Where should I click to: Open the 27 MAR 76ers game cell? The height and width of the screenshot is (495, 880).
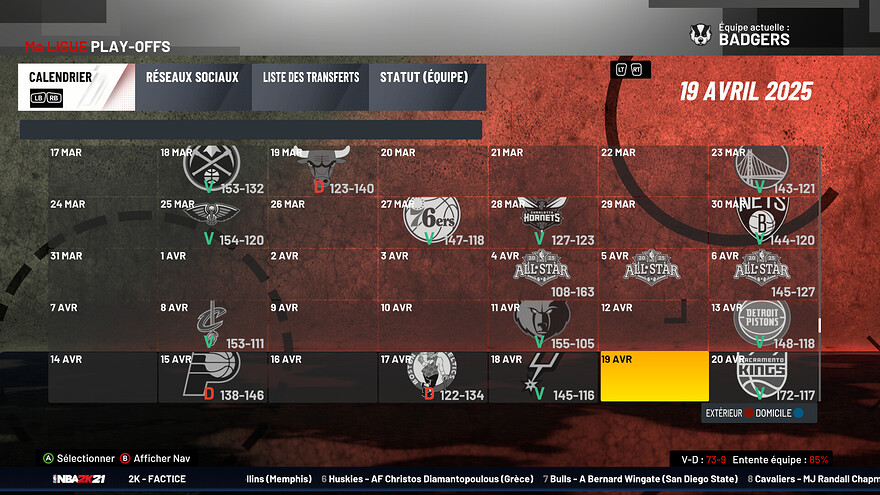coord(434,222)
